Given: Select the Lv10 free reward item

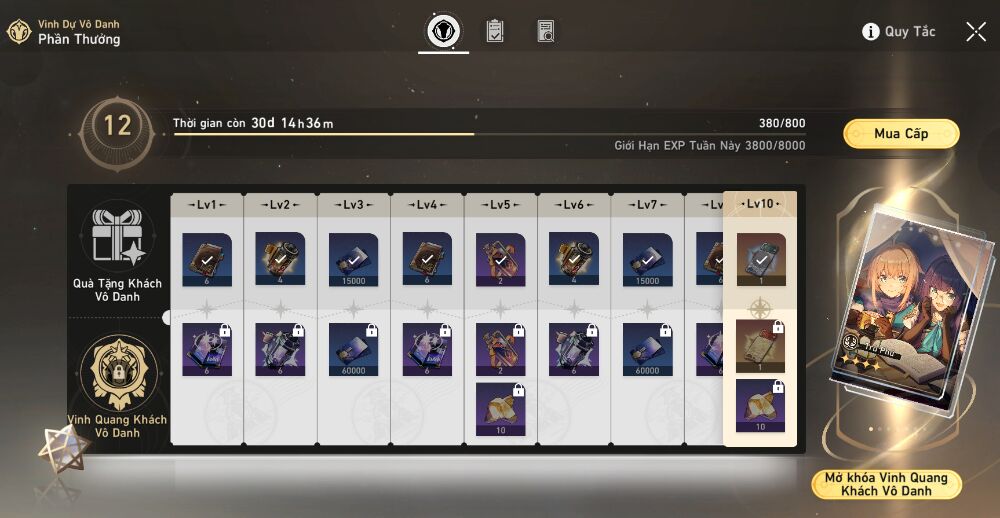Looking at the screenshot, I should coord(760,258).
